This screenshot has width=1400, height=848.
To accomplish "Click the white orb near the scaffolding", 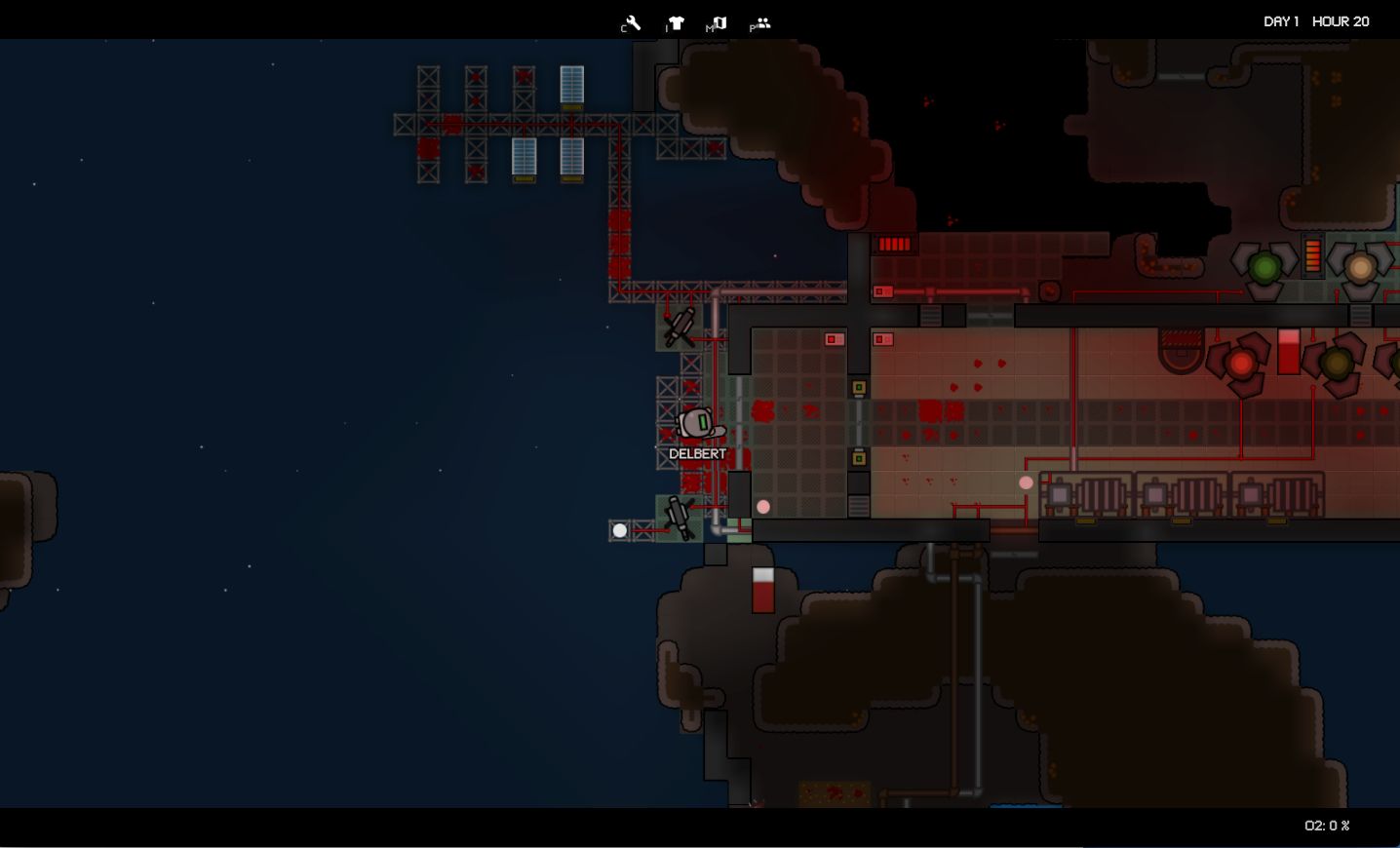I will tap(621, 530).
